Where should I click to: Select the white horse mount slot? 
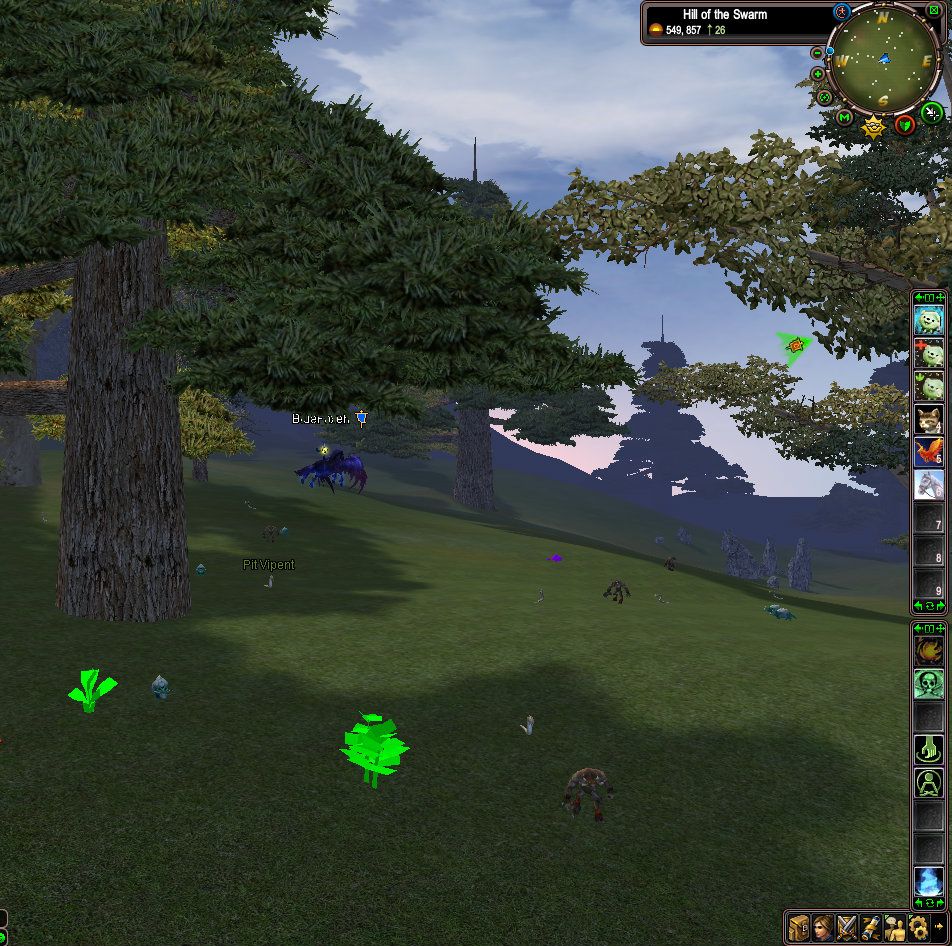click(929, 485)
